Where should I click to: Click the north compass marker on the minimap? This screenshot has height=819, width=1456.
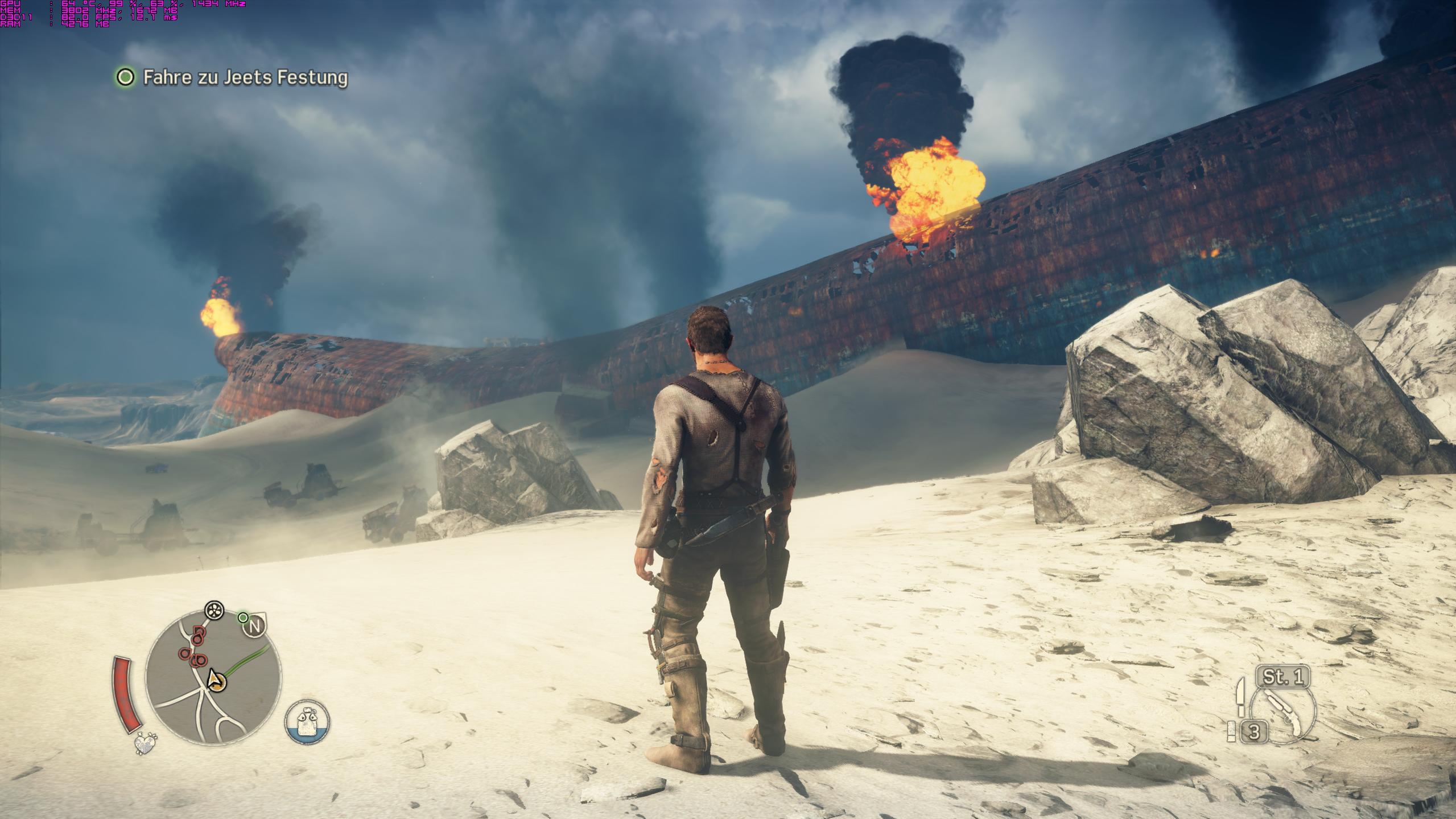pyautogui.click(x=255, y=627)
